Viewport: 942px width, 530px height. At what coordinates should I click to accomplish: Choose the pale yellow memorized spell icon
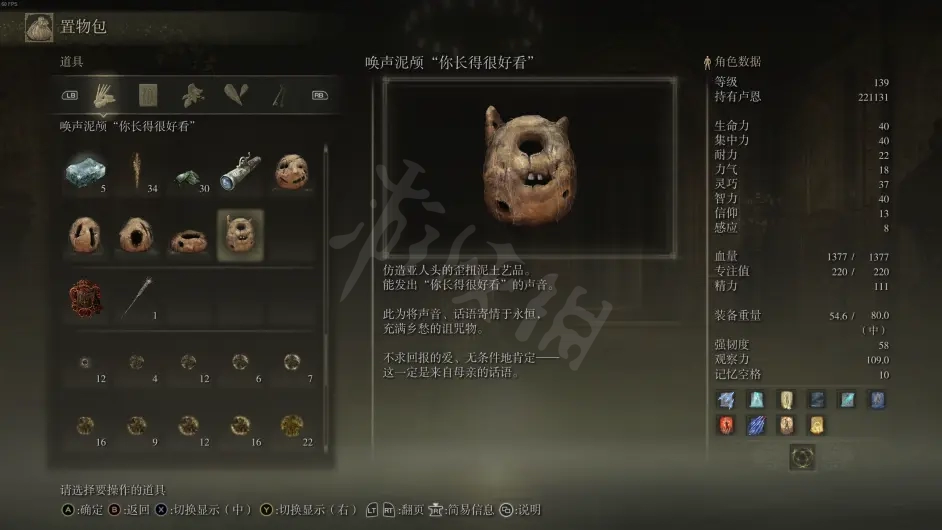click(x=787, y=400)
